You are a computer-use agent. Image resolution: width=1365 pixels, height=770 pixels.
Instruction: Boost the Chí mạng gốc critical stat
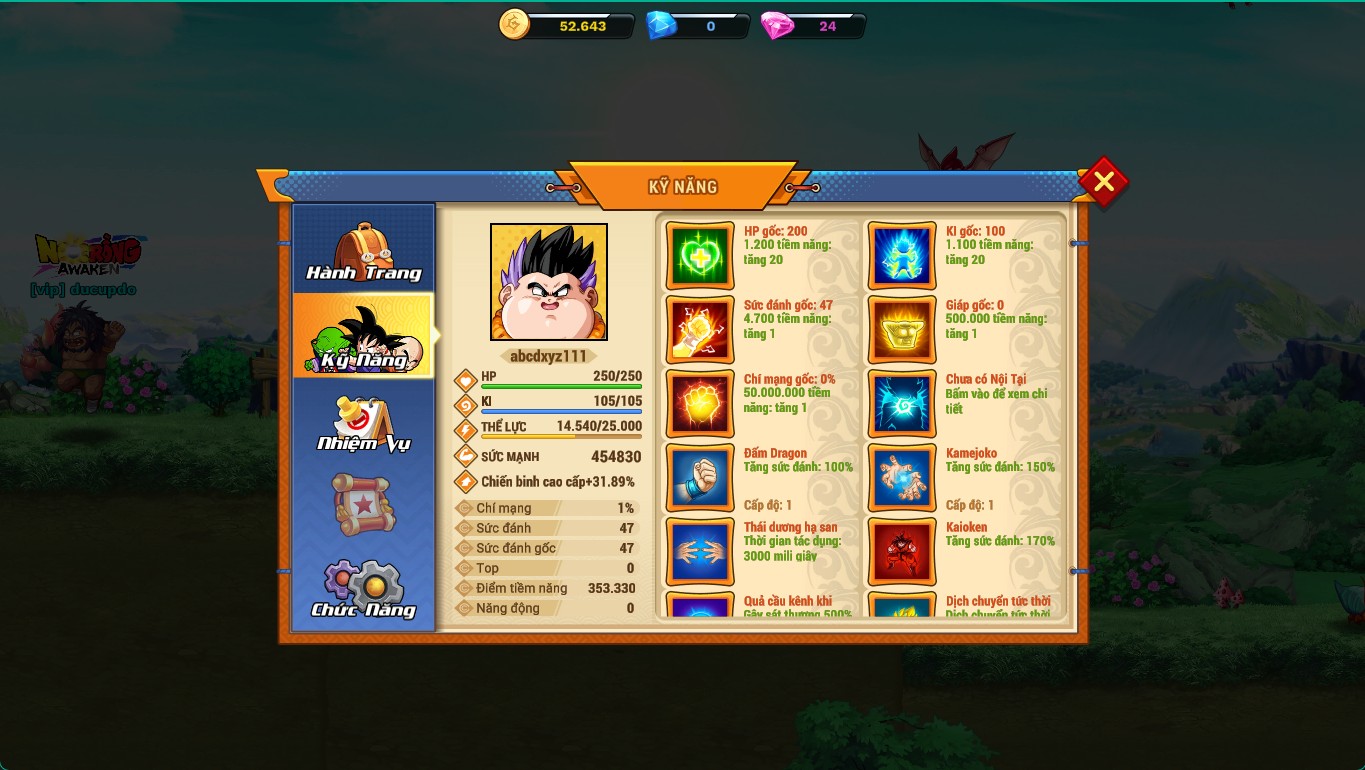click(700, 404)
